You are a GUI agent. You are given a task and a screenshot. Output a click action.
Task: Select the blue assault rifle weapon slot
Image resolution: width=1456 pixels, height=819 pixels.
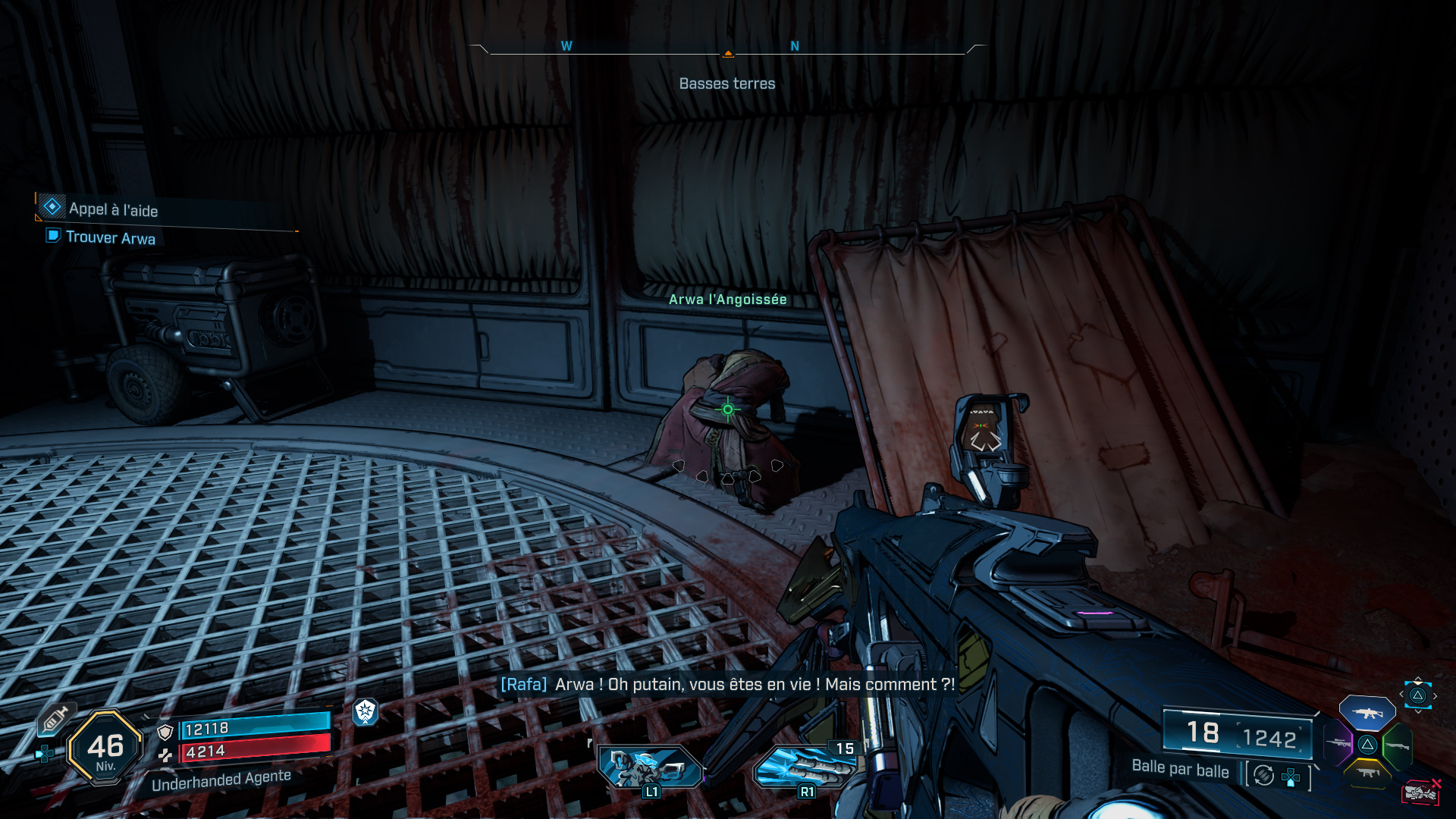click(x=1367, y=713)
